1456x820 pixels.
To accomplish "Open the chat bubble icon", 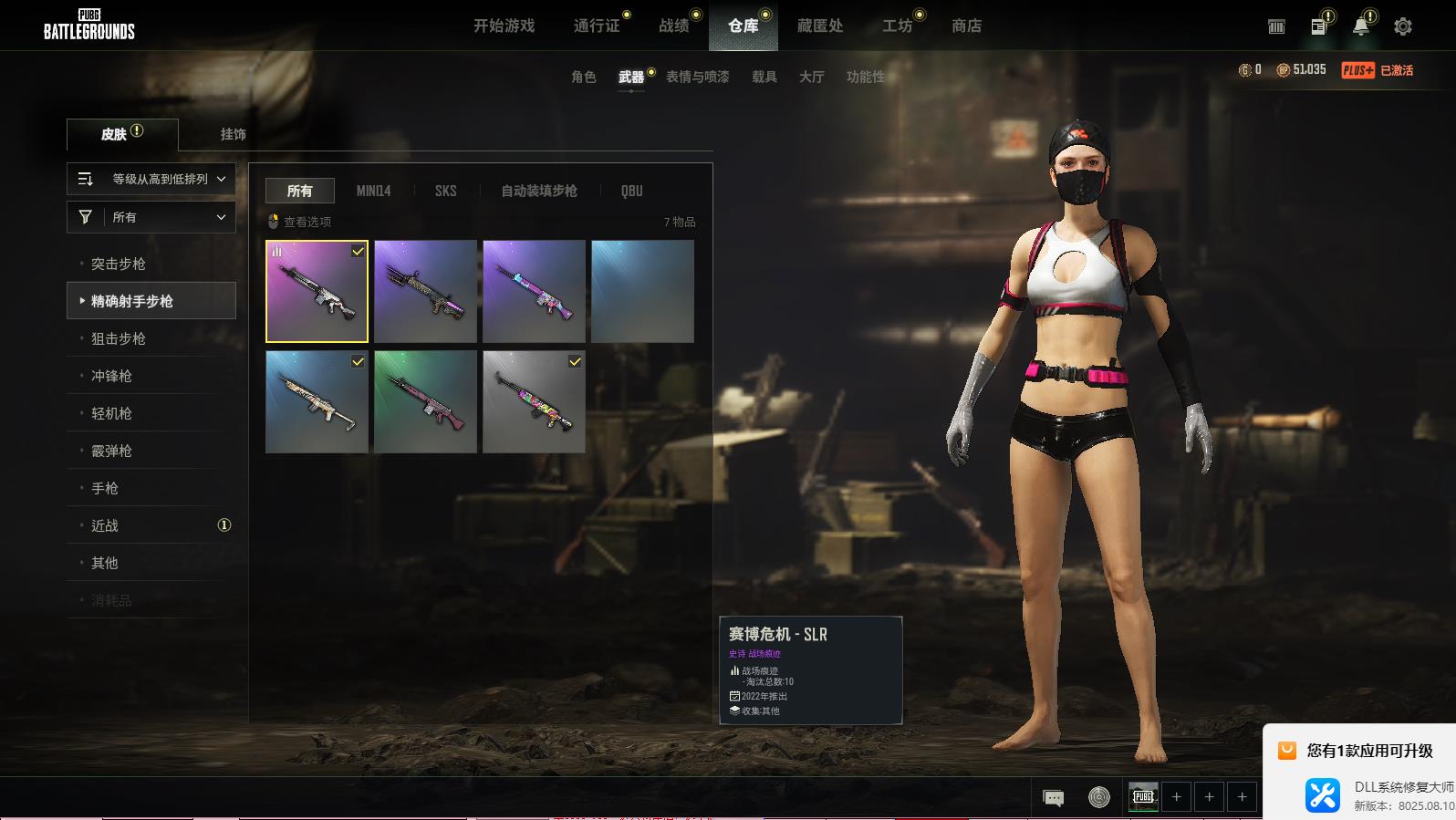I will pyautogui.click(x=1053, y=797).
